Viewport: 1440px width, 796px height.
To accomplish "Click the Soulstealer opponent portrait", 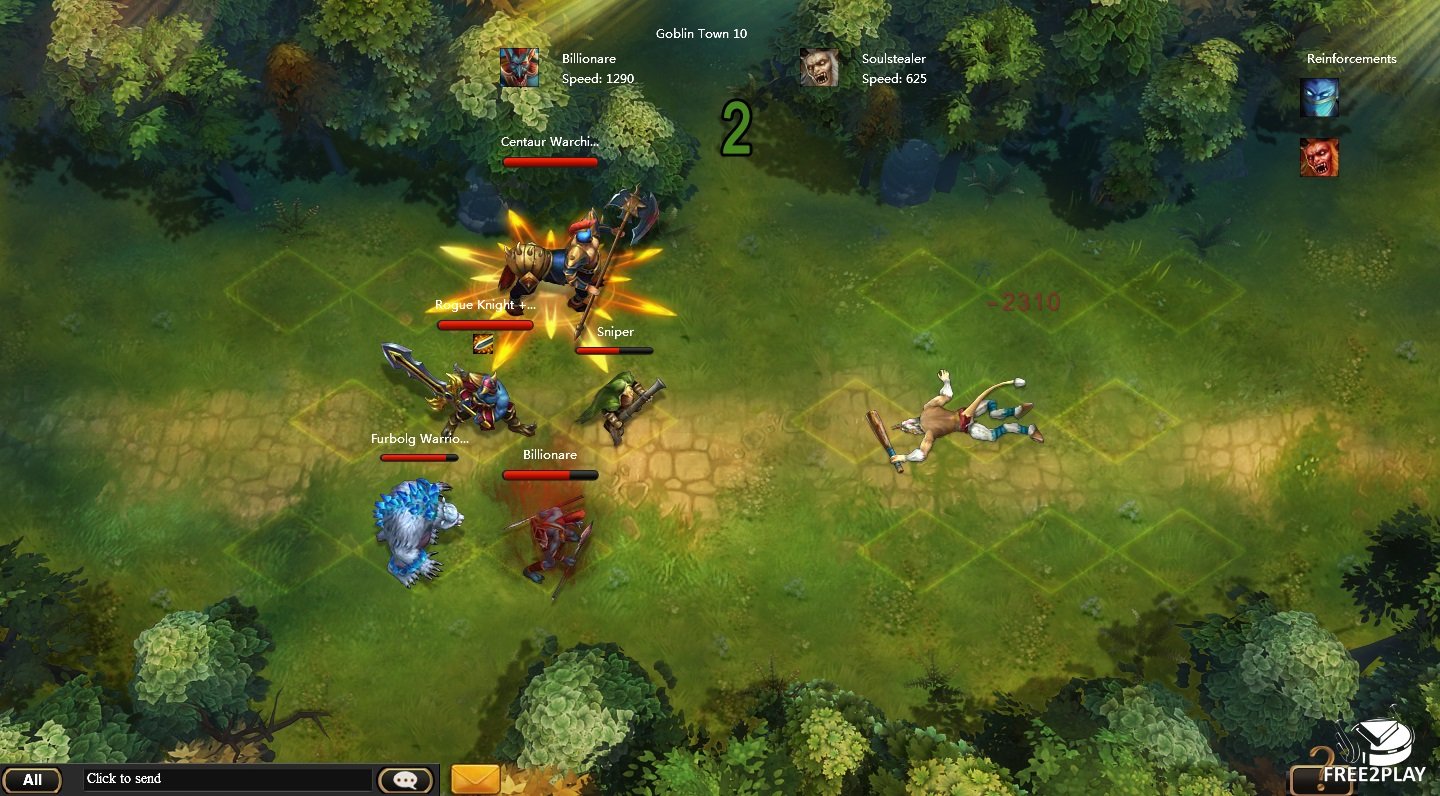I will pos(819,68).
